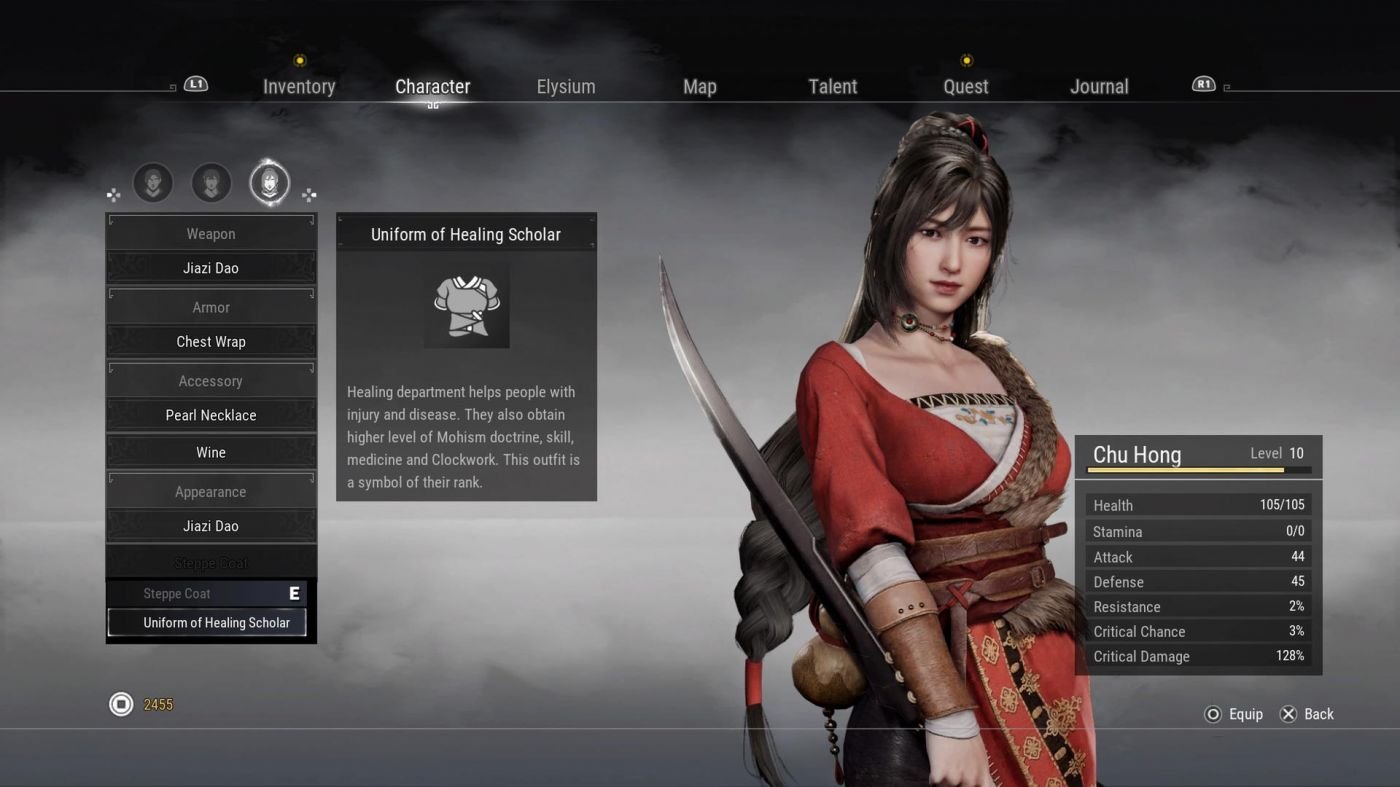Switch to the Map tab
Screen dimensions: 1400x787
click(699, 86)
